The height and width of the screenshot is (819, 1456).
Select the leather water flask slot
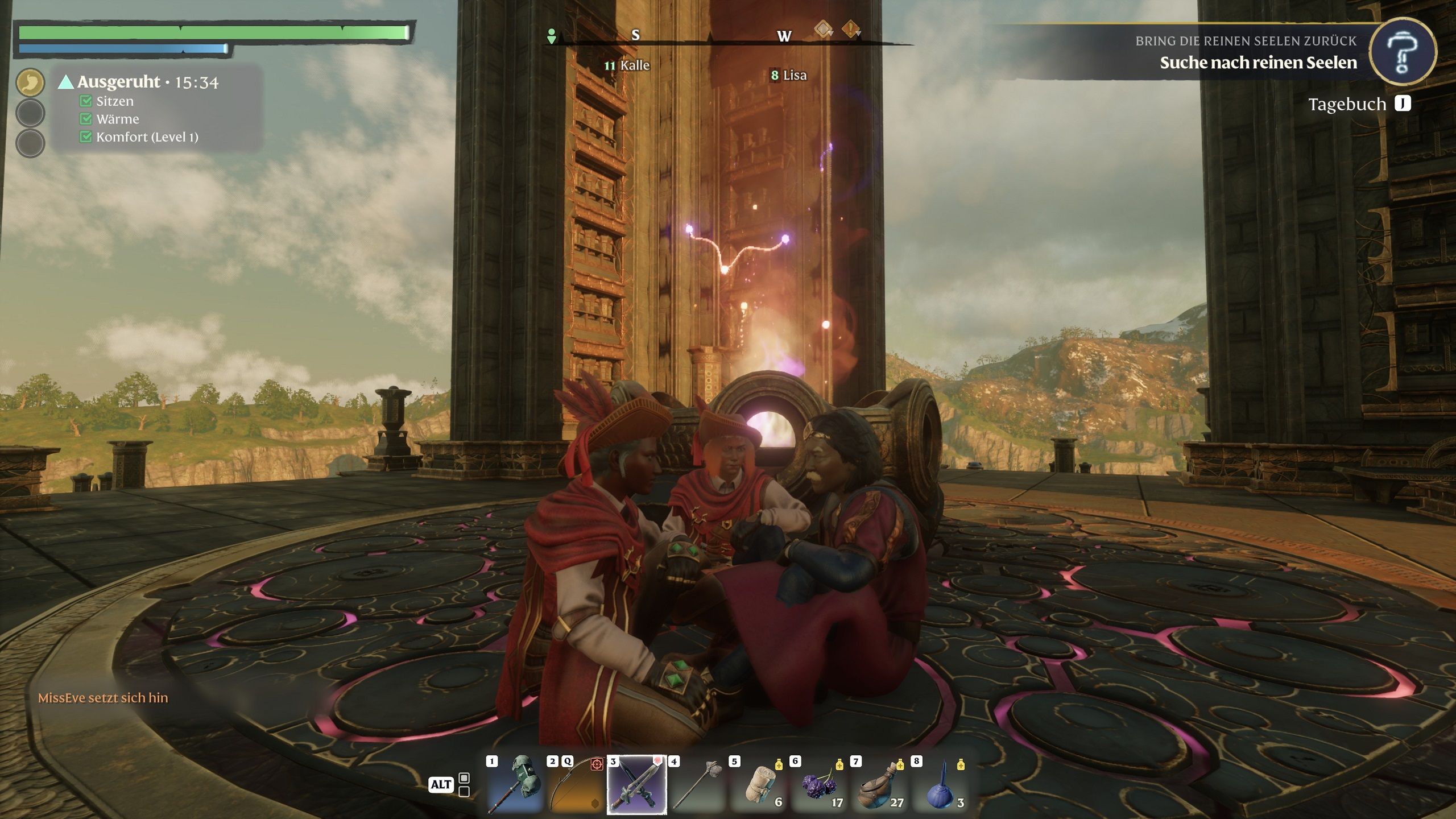point(880,784)
